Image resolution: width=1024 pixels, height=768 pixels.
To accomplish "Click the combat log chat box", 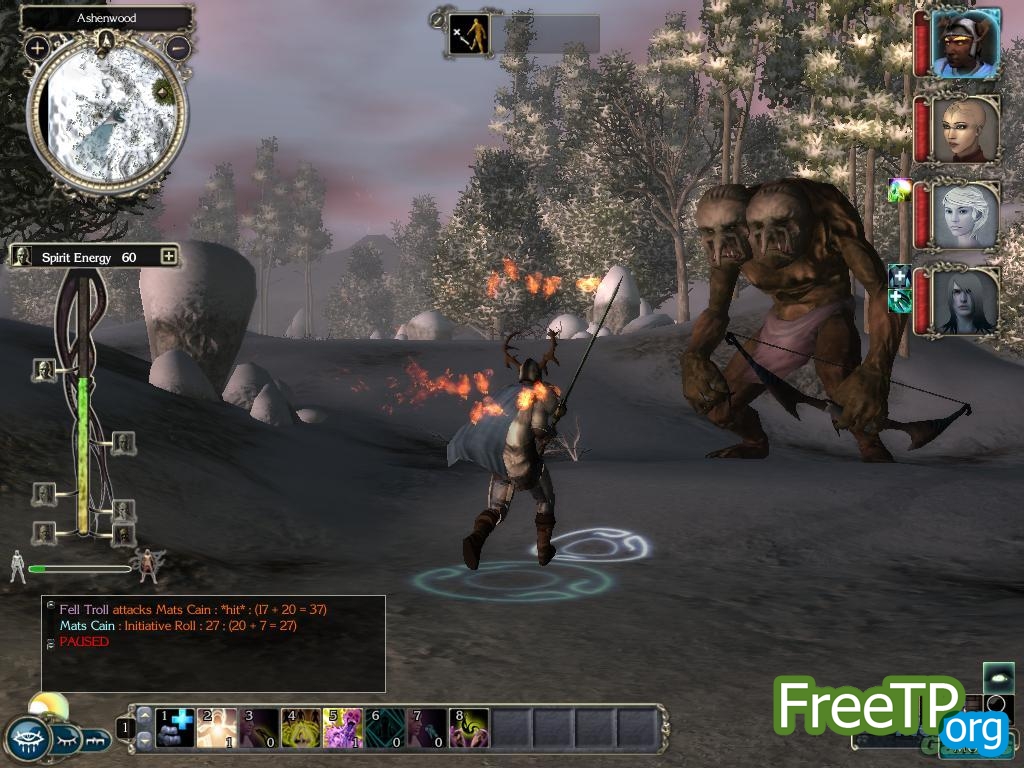I will point(213,644).
